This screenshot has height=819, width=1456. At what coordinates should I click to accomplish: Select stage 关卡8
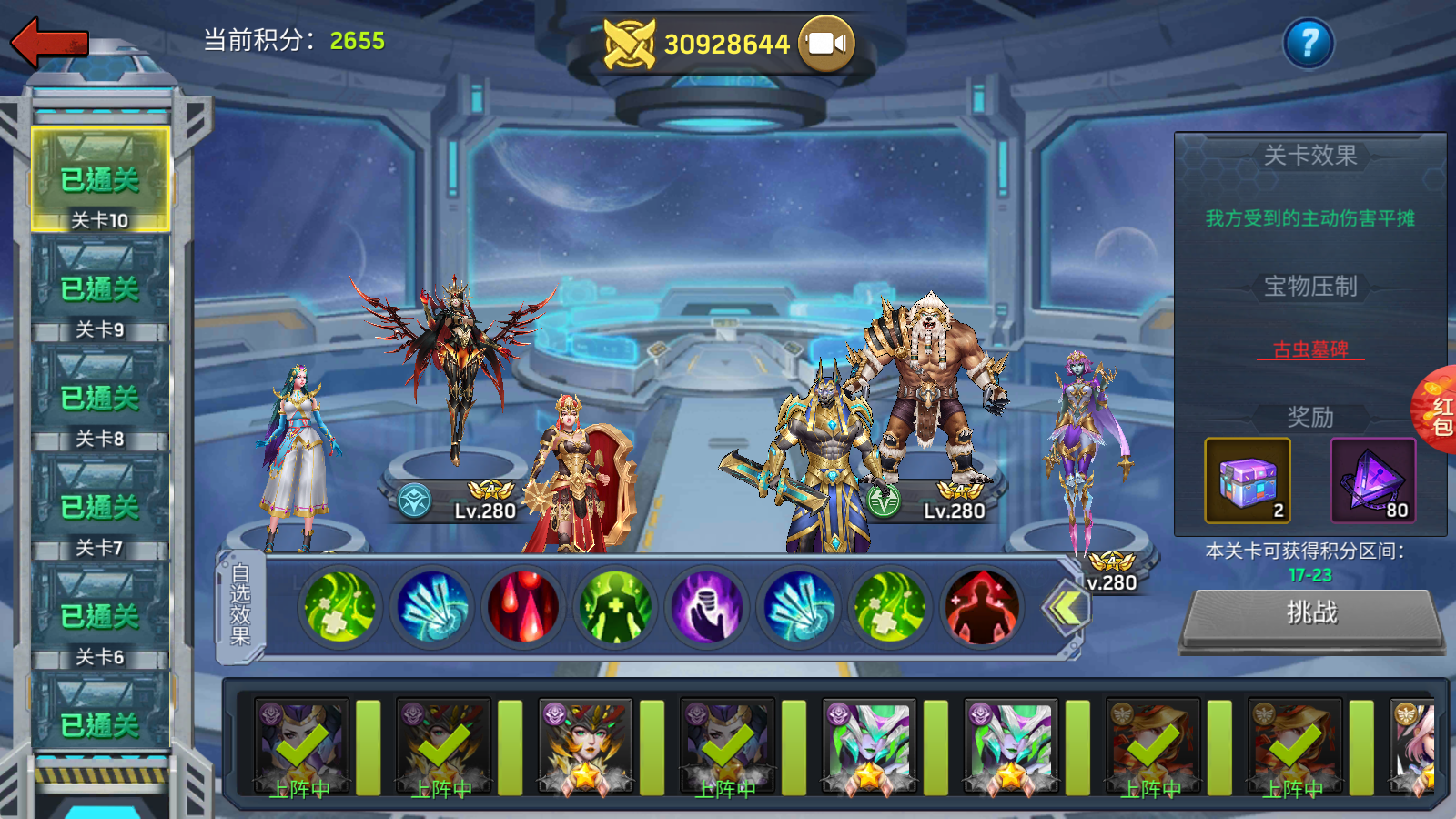100,400
